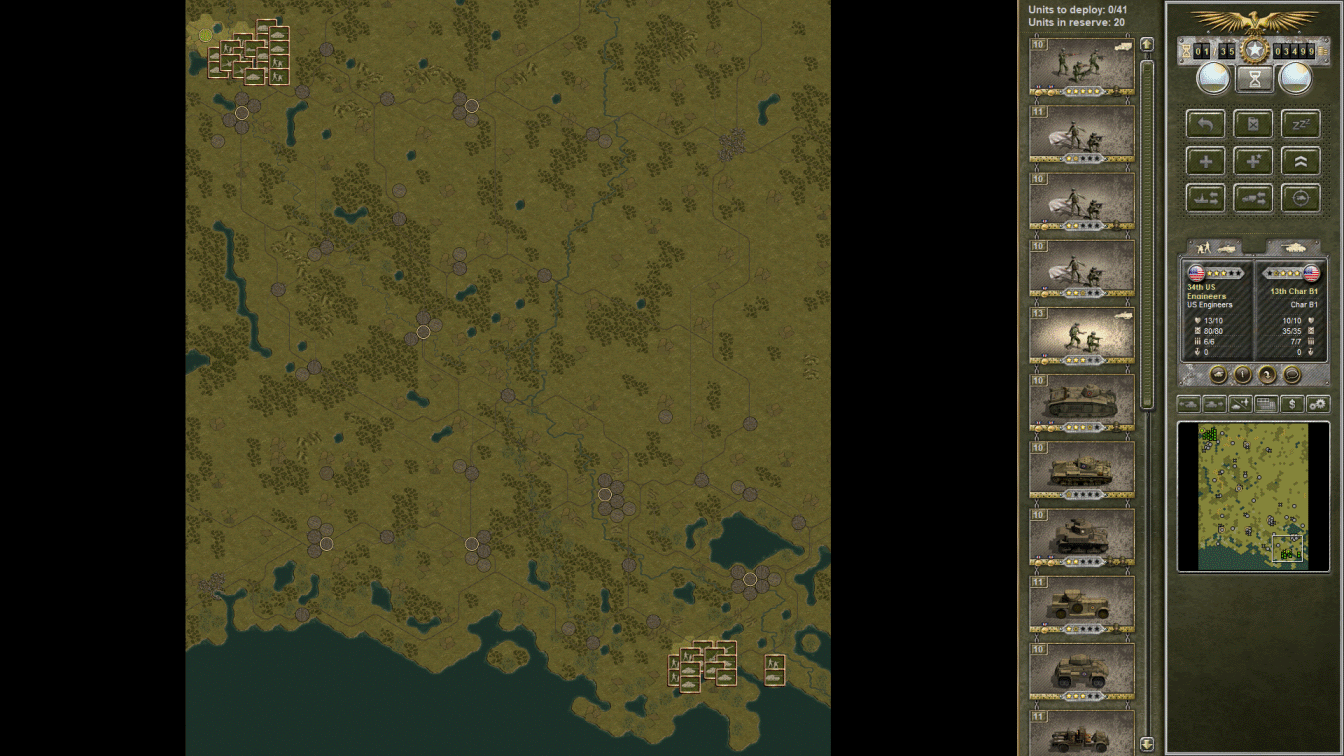
Task: Request replacements with the plus icon
Action: click(1205, 160)
